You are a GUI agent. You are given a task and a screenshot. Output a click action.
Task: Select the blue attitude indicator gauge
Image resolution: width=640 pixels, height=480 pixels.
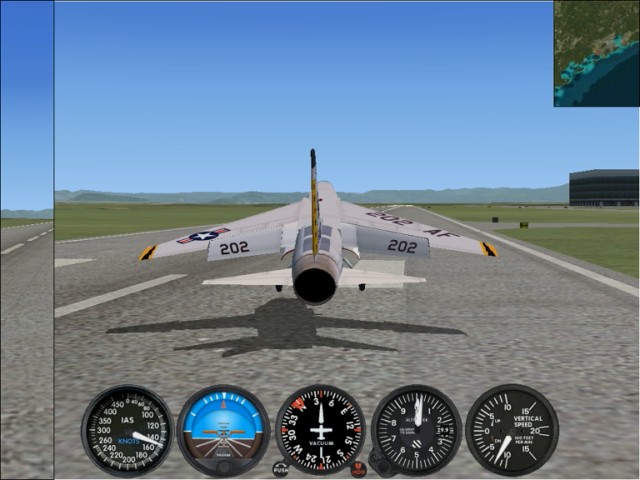(223, 431)
